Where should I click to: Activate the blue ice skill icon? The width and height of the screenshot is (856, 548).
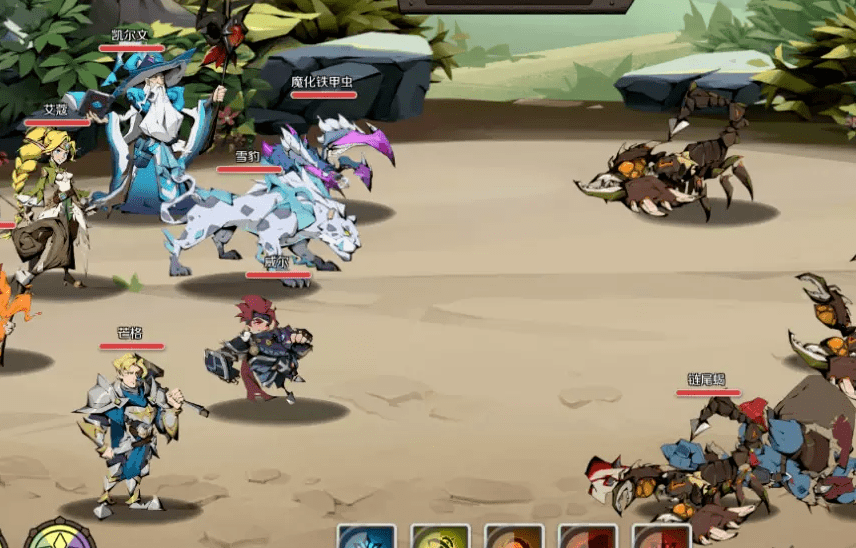pos(366,536)
